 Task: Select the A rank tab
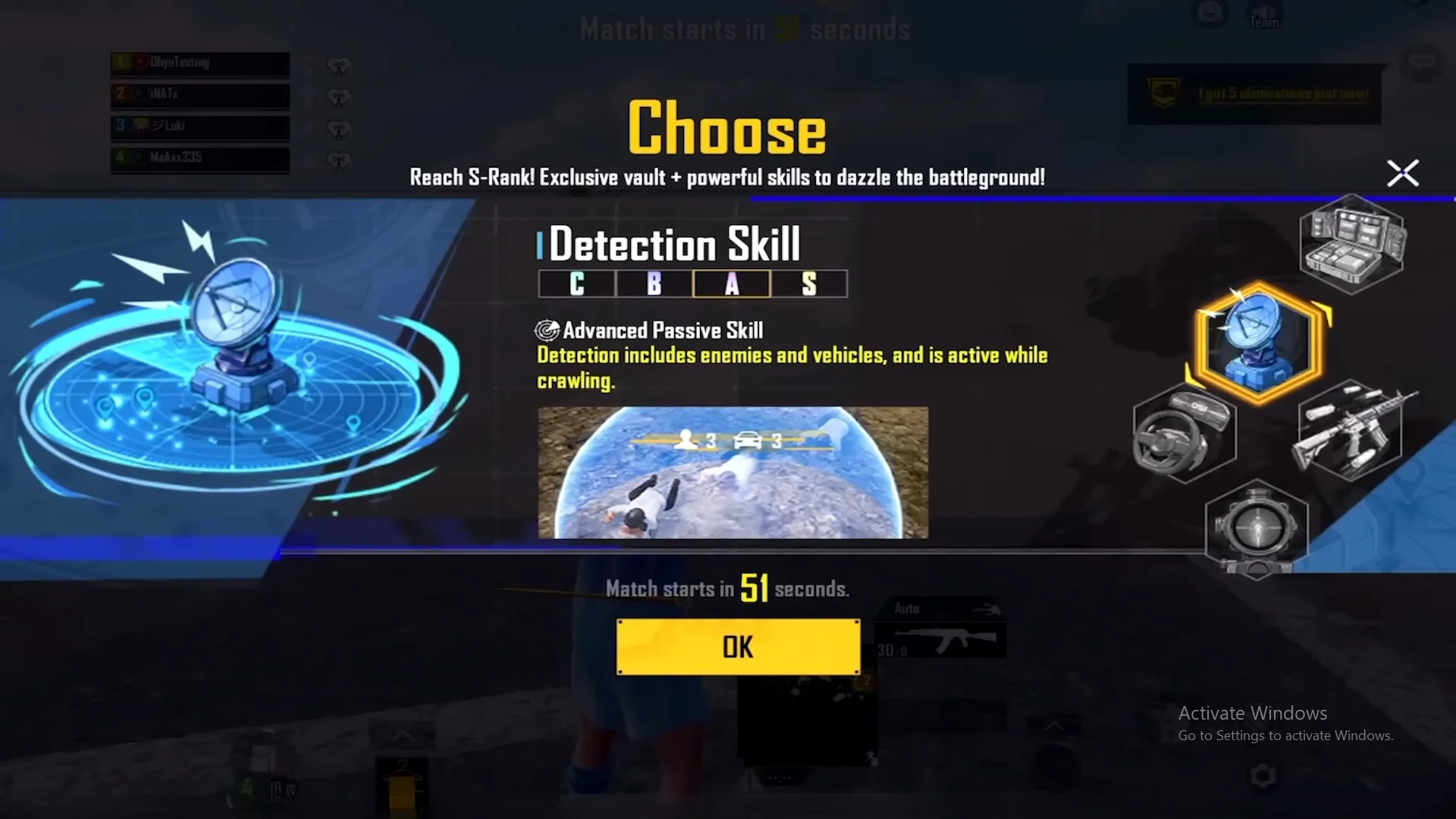[732, 284]
